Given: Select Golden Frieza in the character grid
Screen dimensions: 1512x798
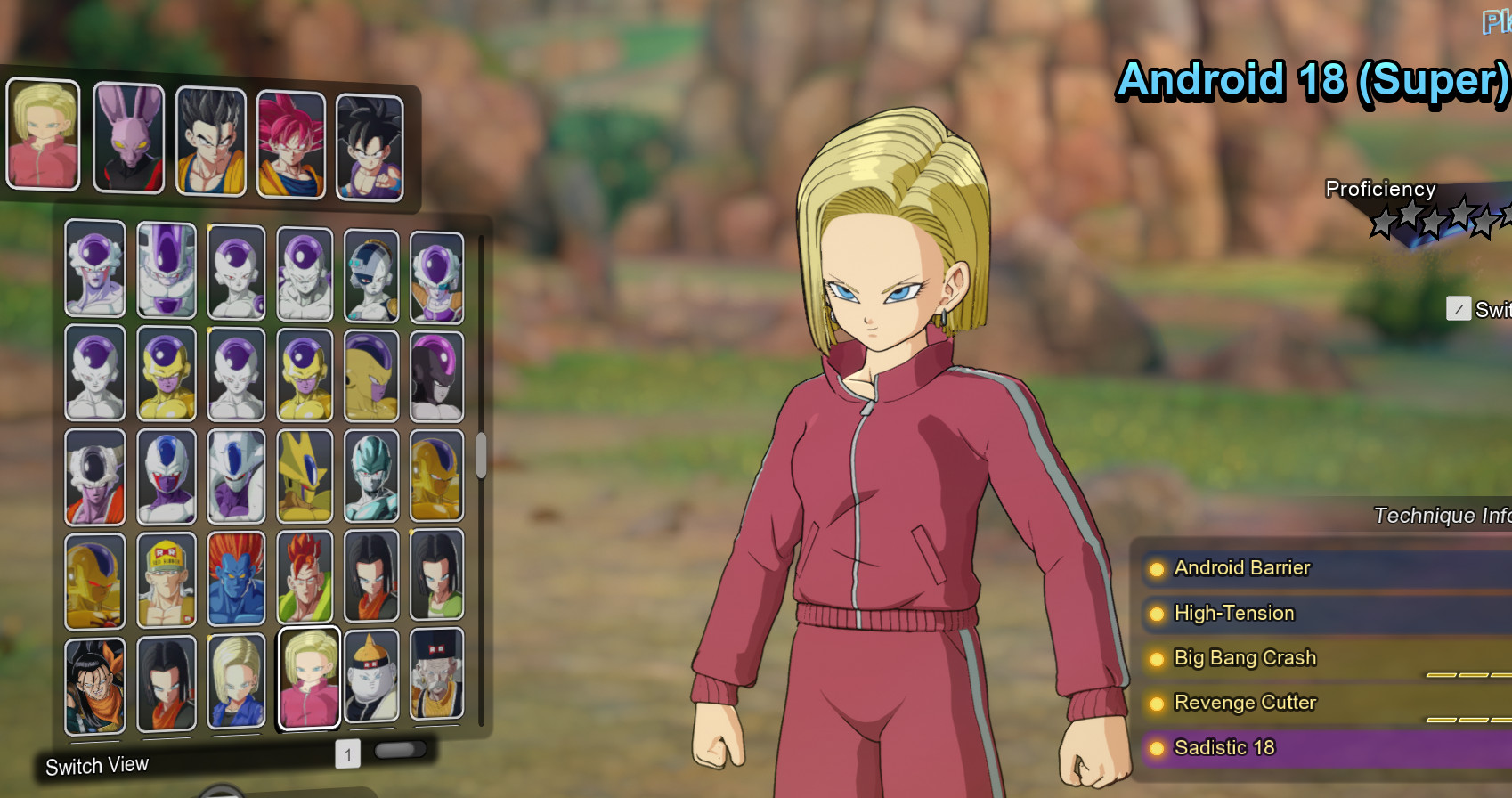Looking at the screenshot, I should tap(167, 374).
